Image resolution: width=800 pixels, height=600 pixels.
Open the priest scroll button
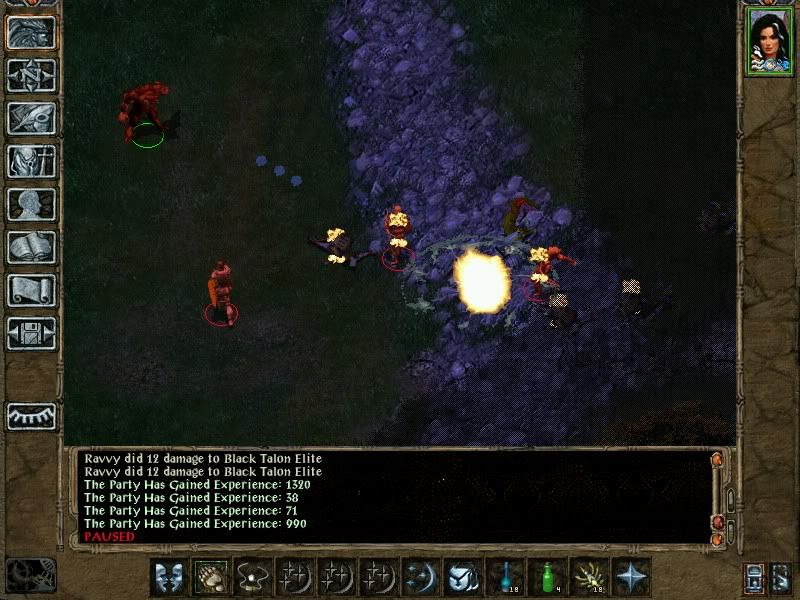coord(31,290)
